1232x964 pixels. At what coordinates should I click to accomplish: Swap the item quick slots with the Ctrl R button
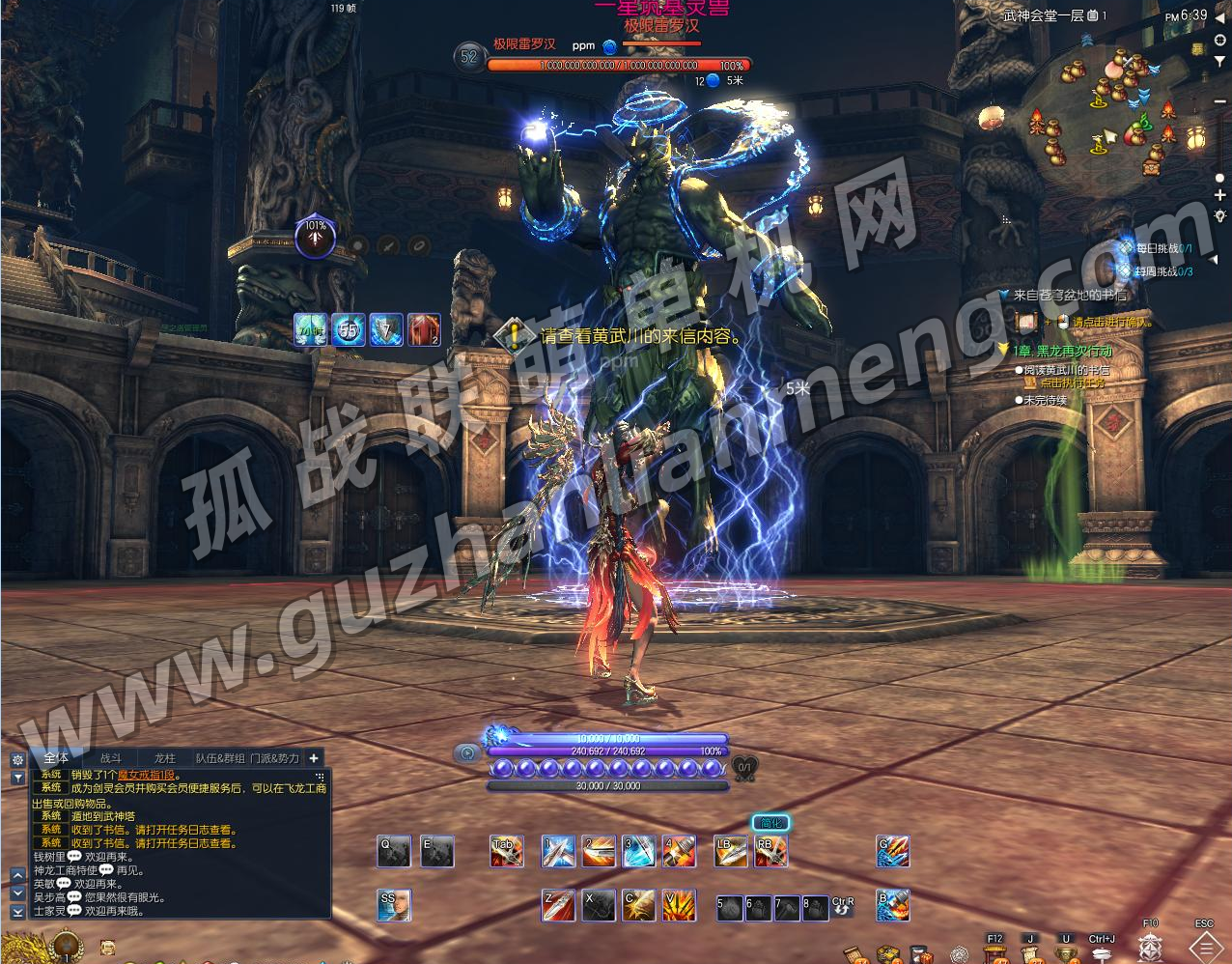(x=843, y=906)
